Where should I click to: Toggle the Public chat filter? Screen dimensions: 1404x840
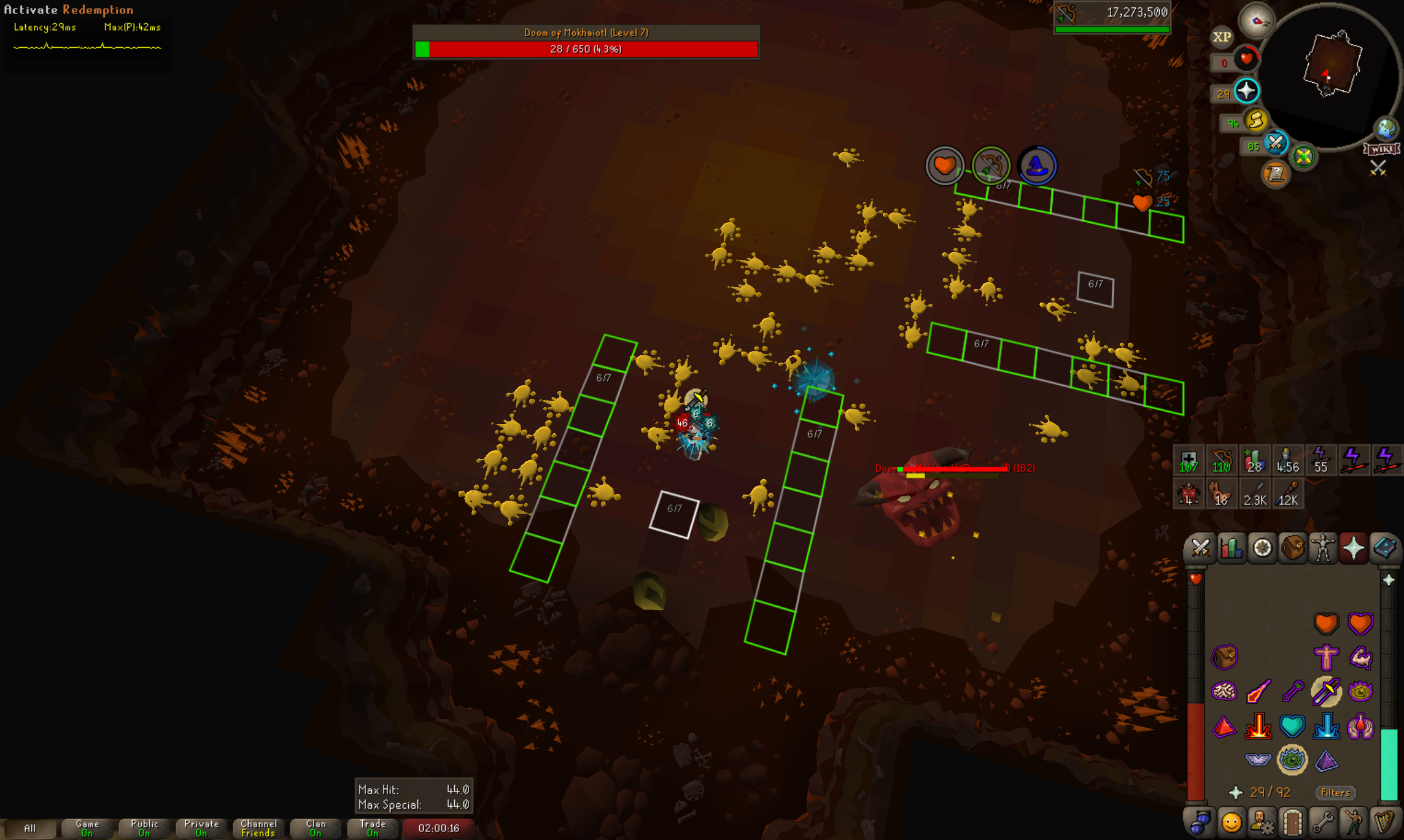[x=144, y=828]
